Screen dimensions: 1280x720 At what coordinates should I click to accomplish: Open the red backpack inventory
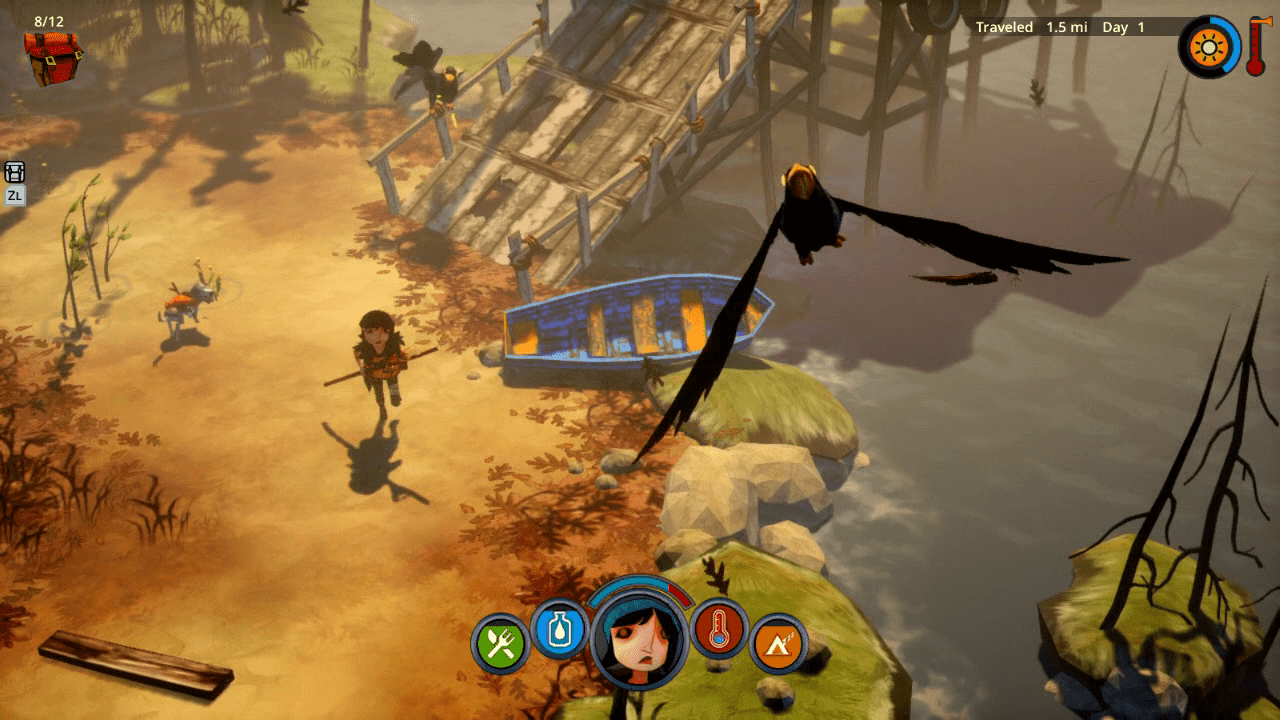52,57
